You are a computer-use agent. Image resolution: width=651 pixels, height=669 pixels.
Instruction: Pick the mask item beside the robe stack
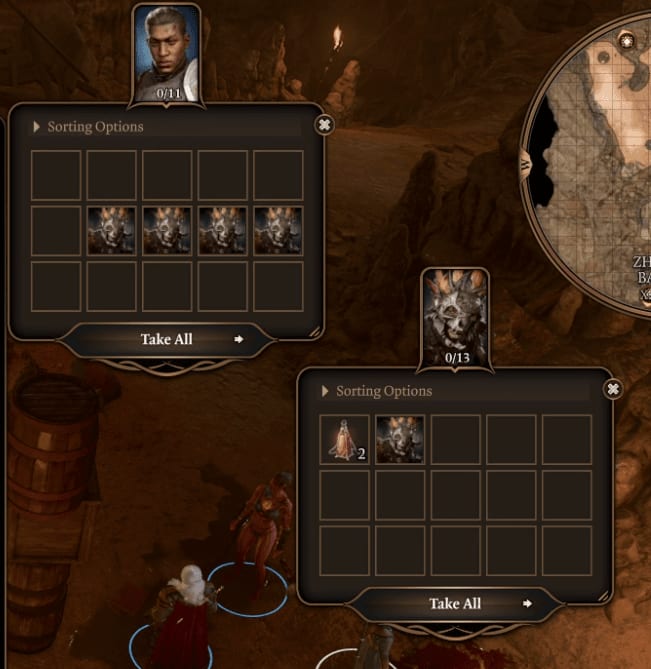[400, 440]
